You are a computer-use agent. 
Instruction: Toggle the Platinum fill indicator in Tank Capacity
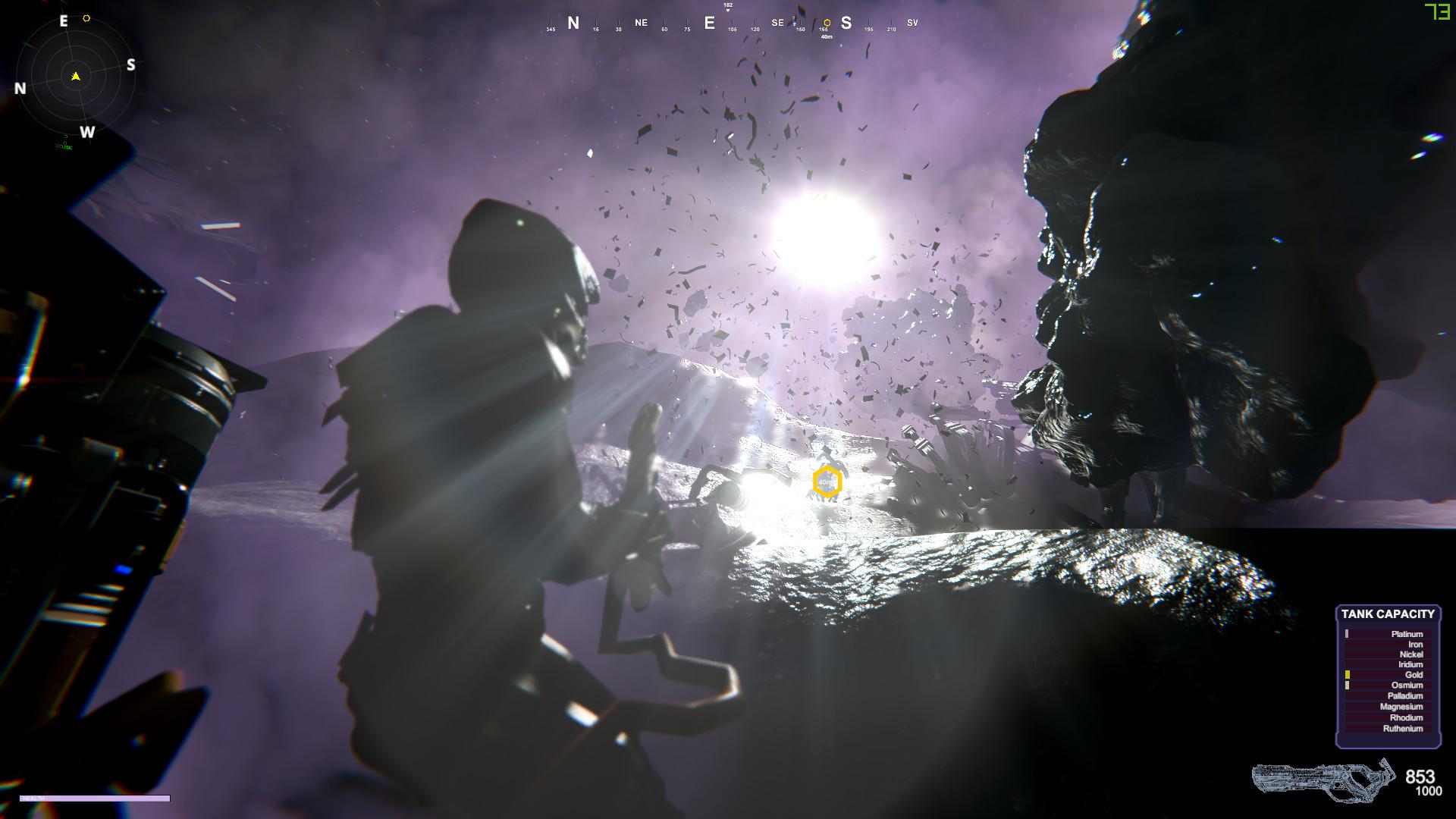(1348, 634)
